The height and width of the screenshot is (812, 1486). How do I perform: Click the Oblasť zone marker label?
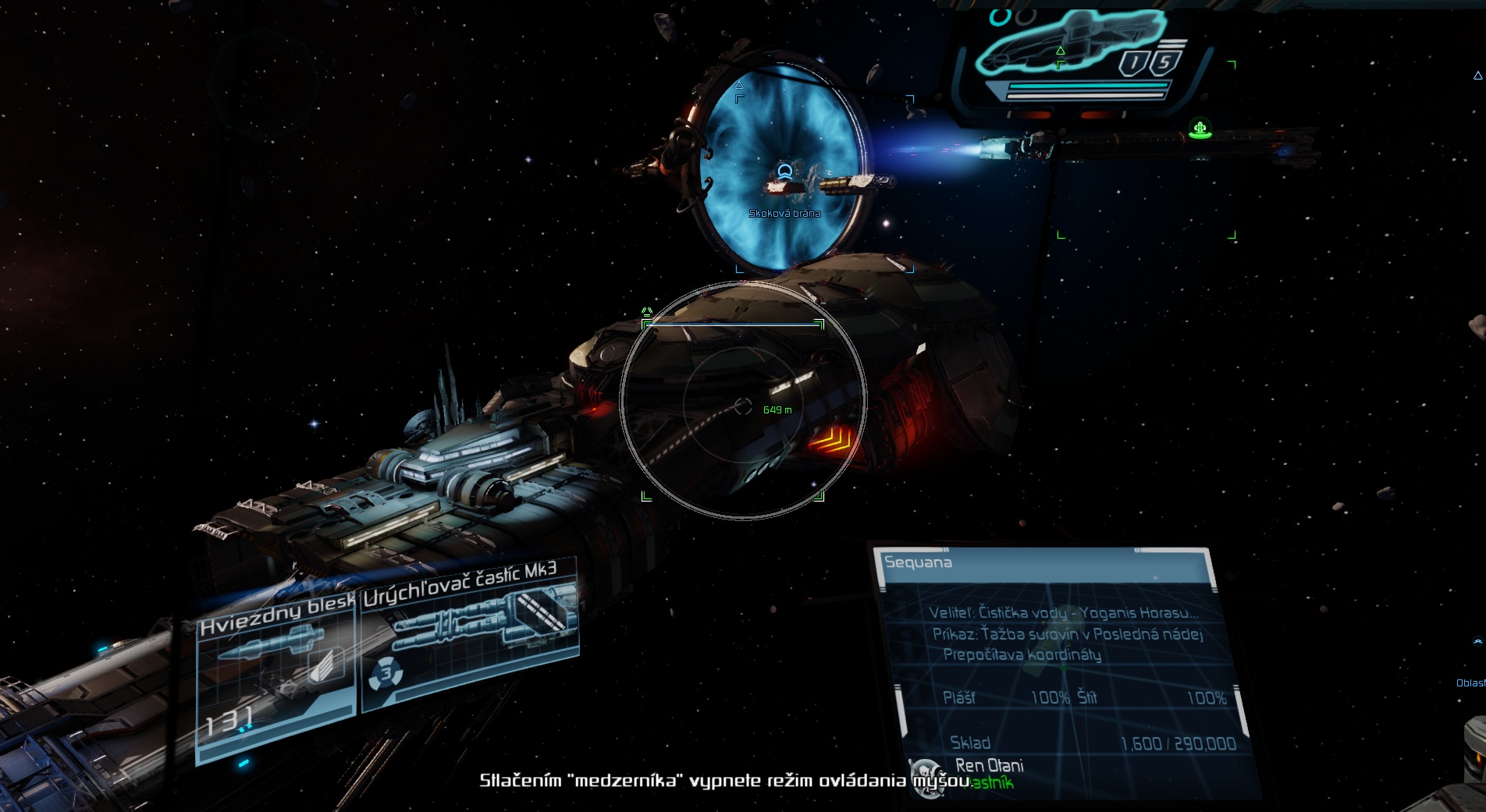1470,683
